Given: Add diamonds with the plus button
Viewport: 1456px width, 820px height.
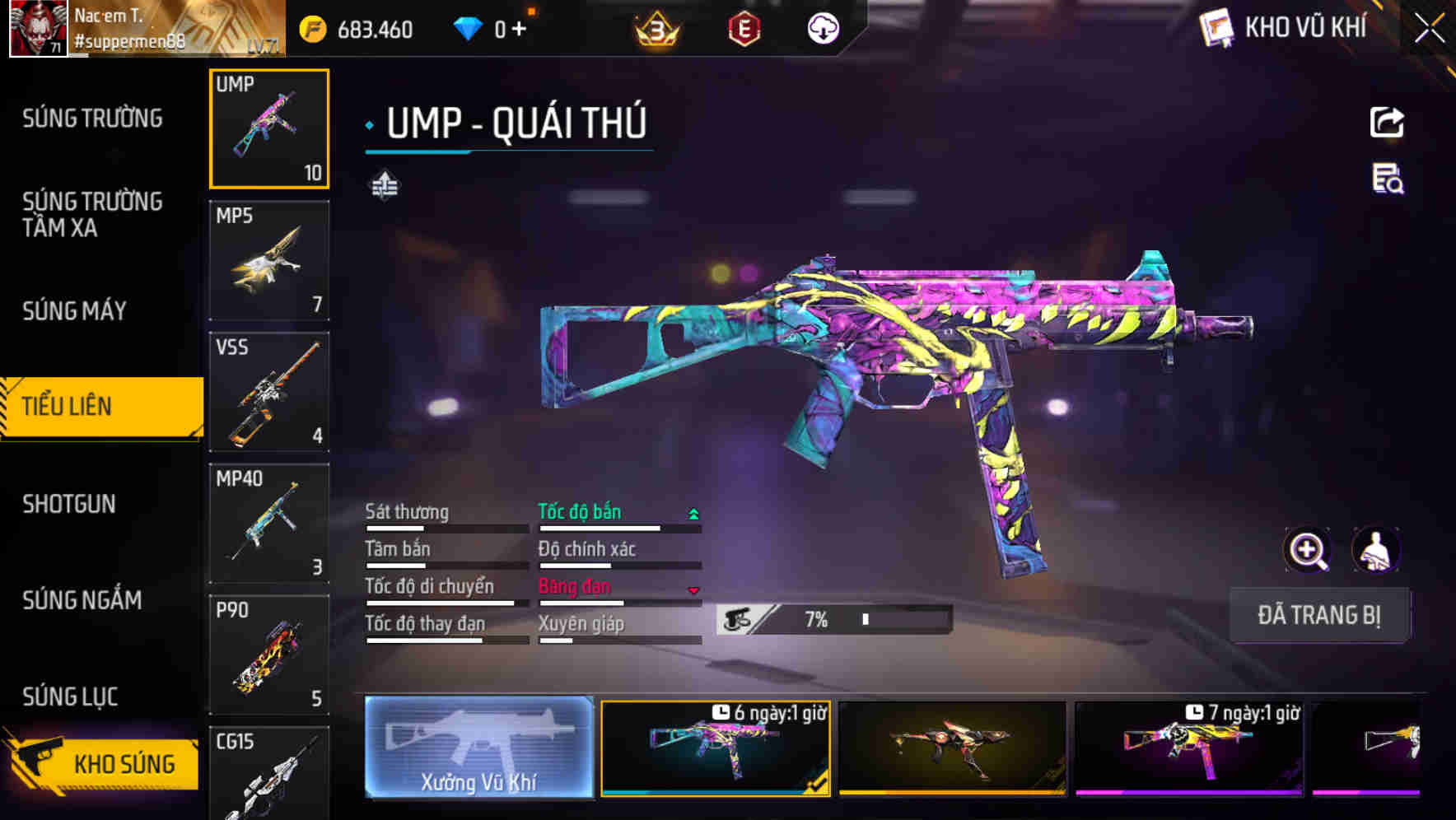Looking at the screenshot, I should click(x=519, y=30).
